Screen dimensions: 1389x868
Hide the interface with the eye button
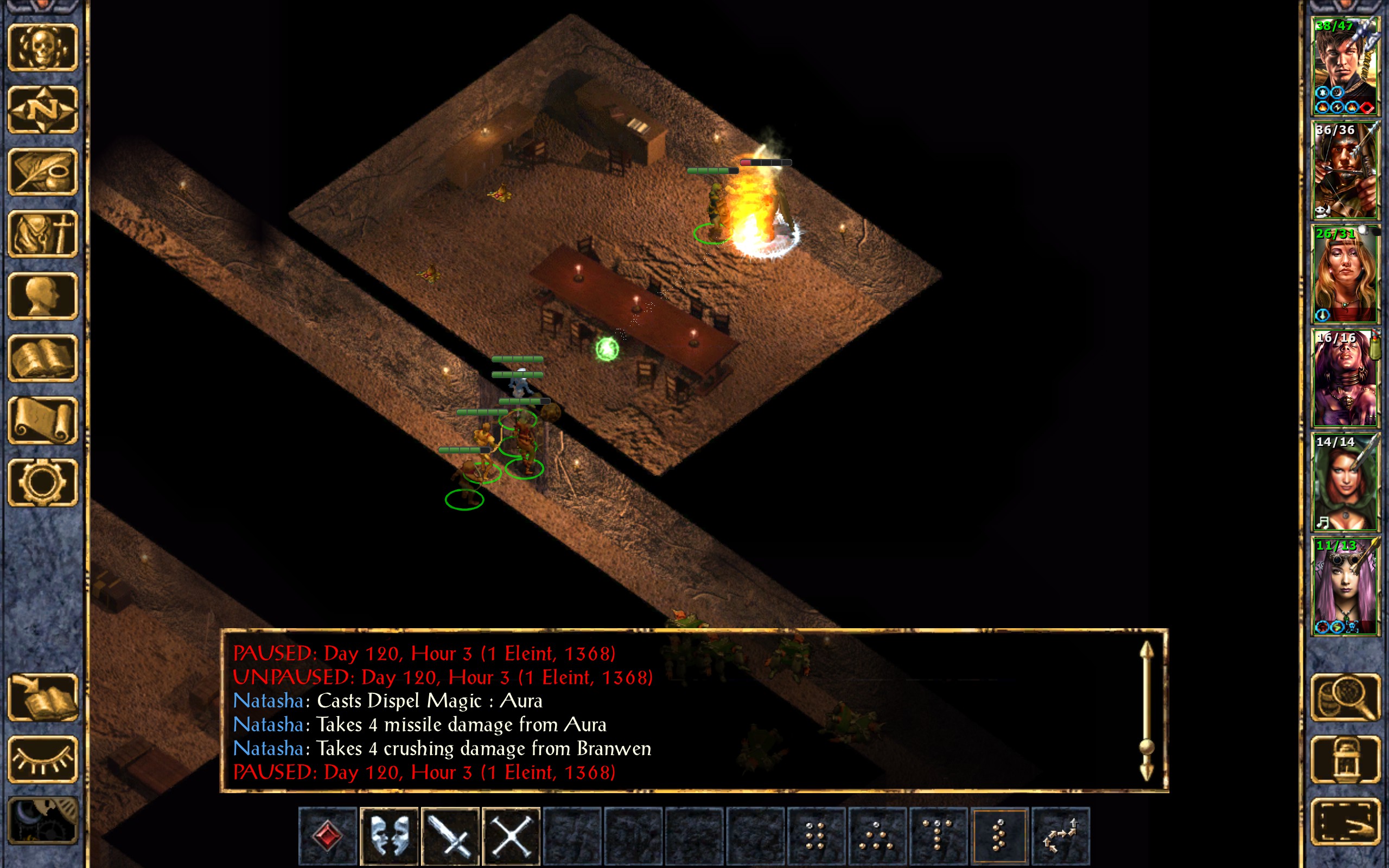tap(42, 759)
